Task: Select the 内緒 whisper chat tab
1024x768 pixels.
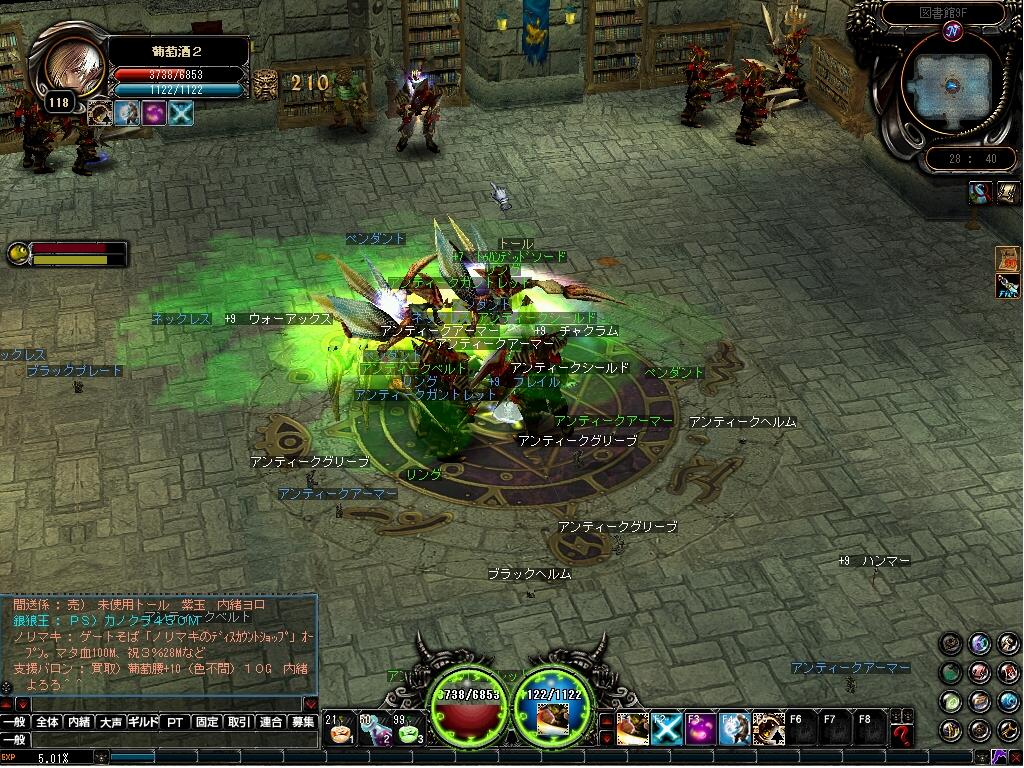Action: (x=79, y=722)
